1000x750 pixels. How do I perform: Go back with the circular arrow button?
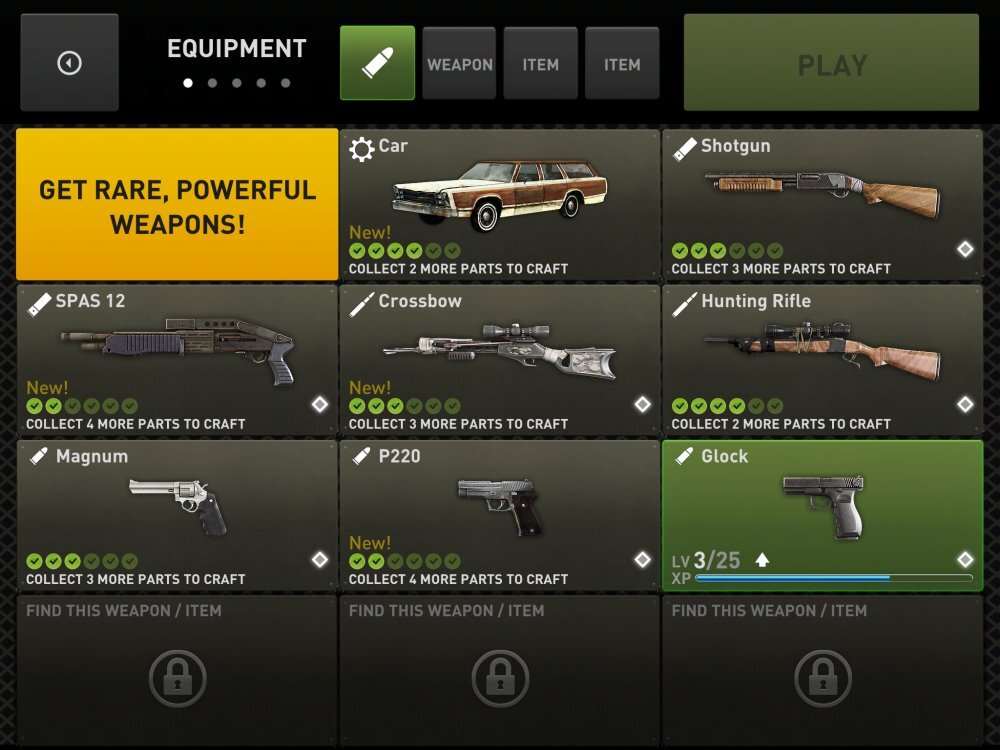point(69,63)
